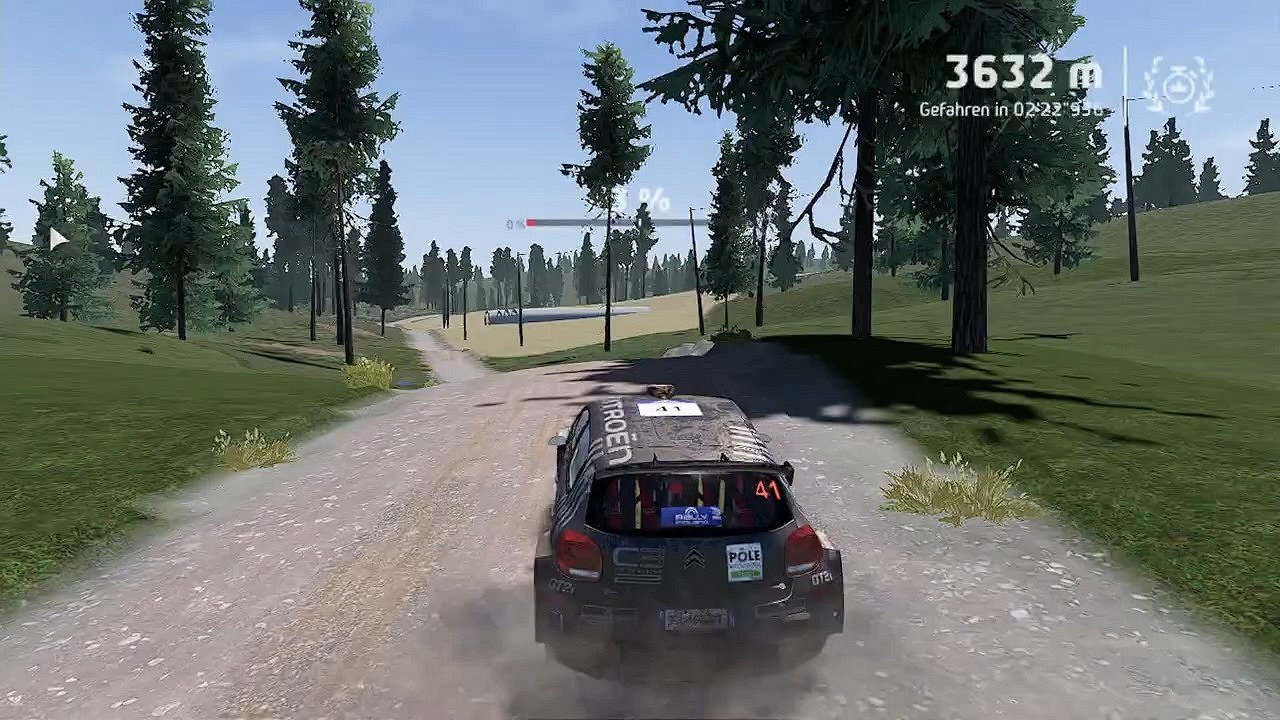The image size is (1280, 720).
Task: Click the Citroën chevron logo on the tailgate
Action: click(695, 555)
